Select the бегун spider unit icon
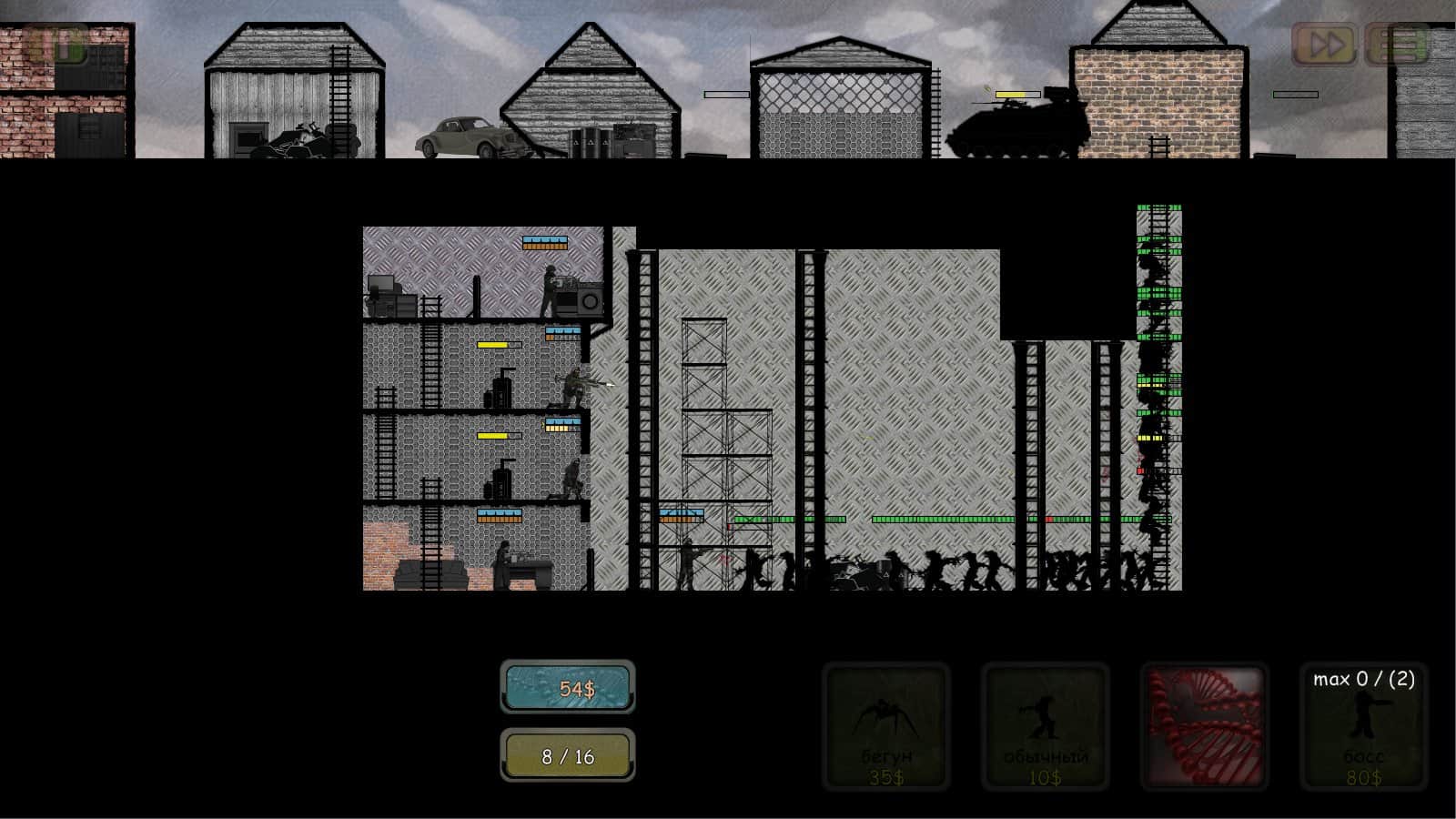 pos(887,728)
